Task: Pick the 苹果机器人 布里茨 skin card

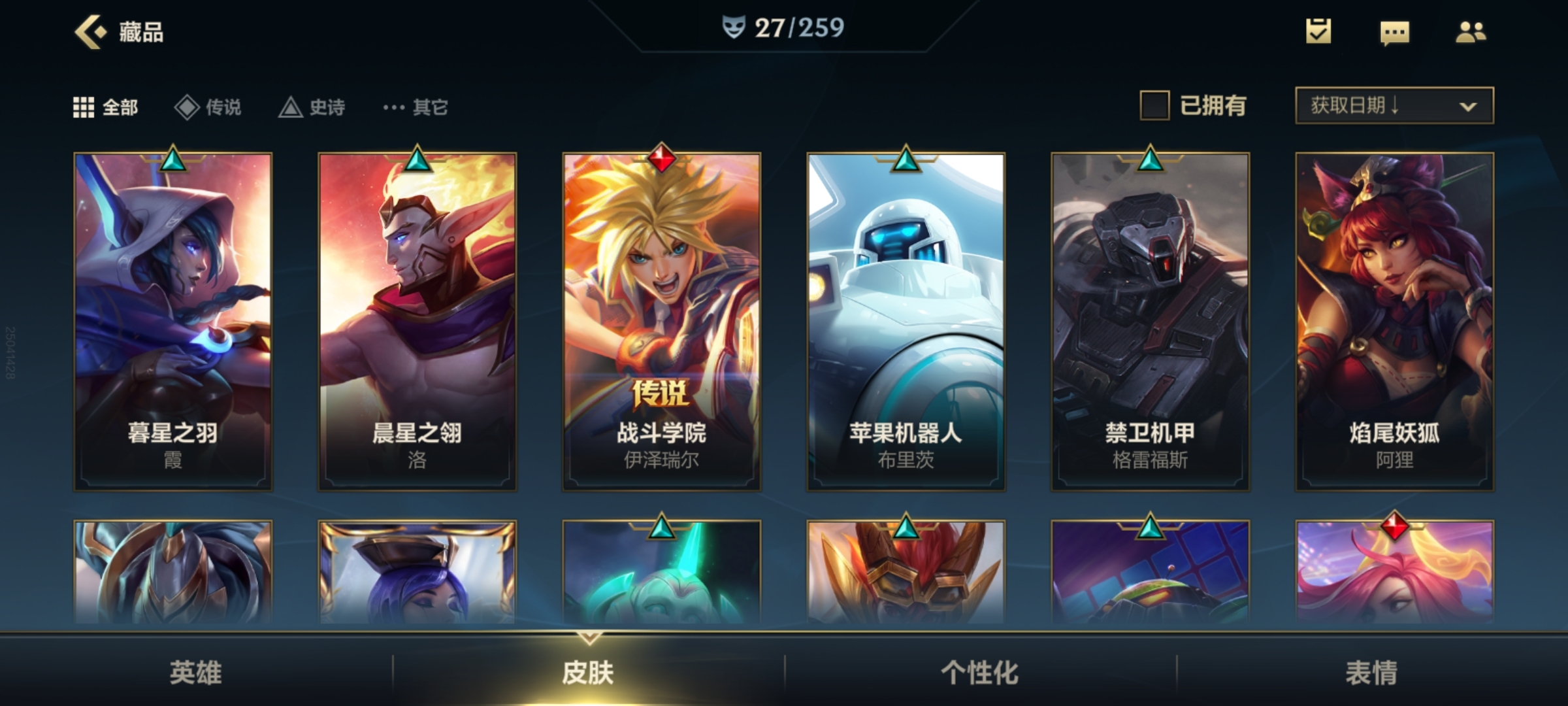Action: click(906, 322)
